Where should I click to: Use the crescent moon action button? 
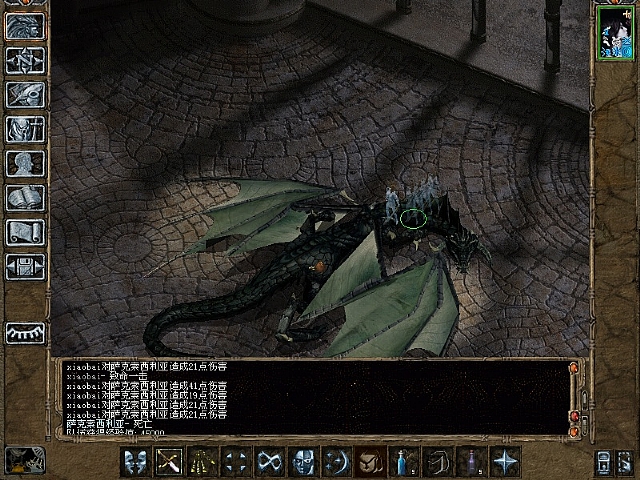338,462
